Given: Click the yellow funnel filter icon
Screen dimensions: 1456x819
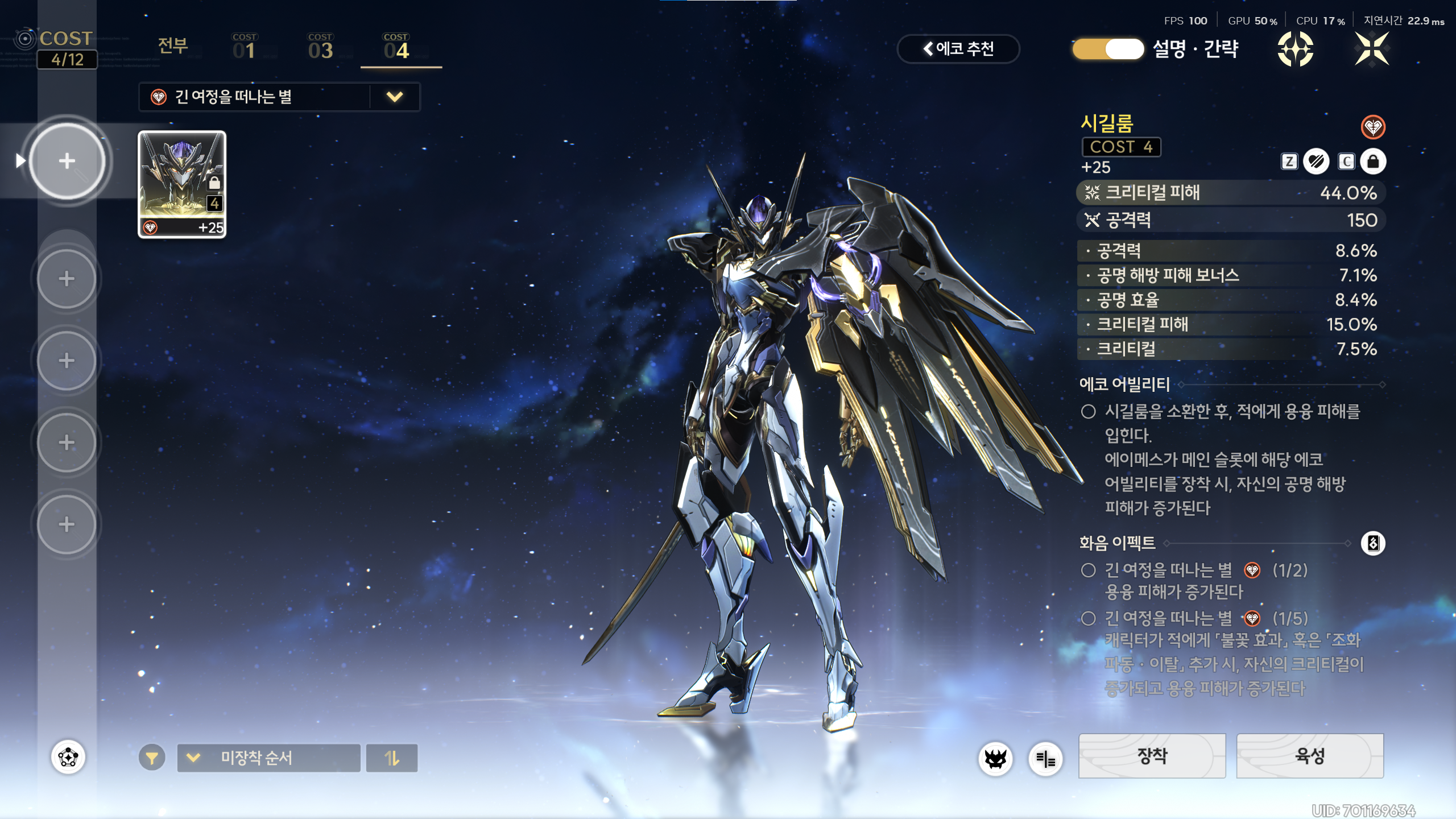Looking at the screenshot, I should click(x=152, y=758).
